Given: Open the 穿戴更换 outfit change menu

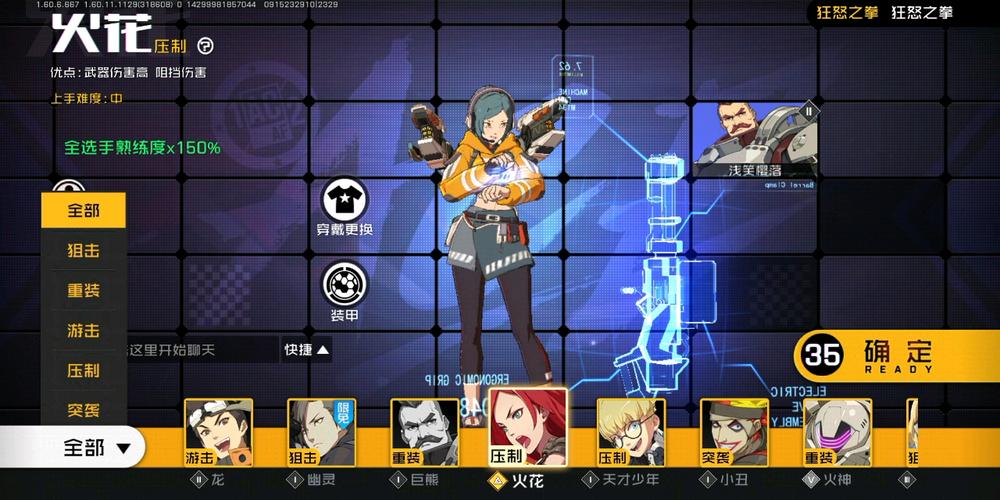Looking at the screenshot, I should point(344,205).
